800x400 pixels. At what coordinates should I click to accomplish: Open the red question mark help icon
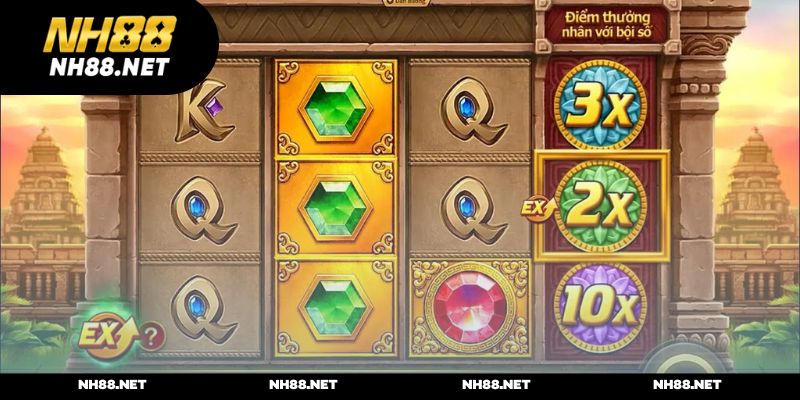pyautogui.click(x=150, y=335)
